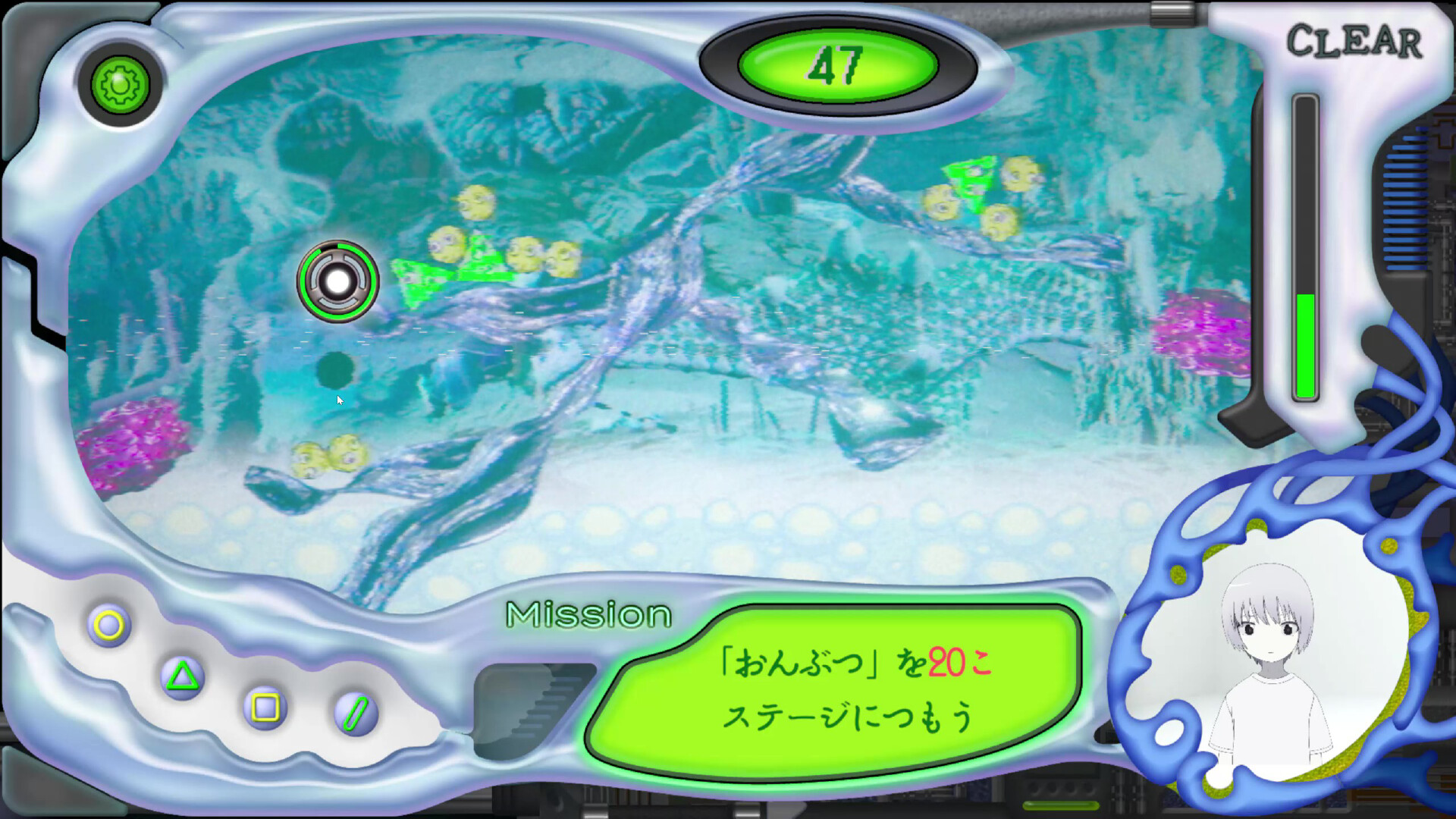
Task: Select the Mission heading label
Action: 588,616
